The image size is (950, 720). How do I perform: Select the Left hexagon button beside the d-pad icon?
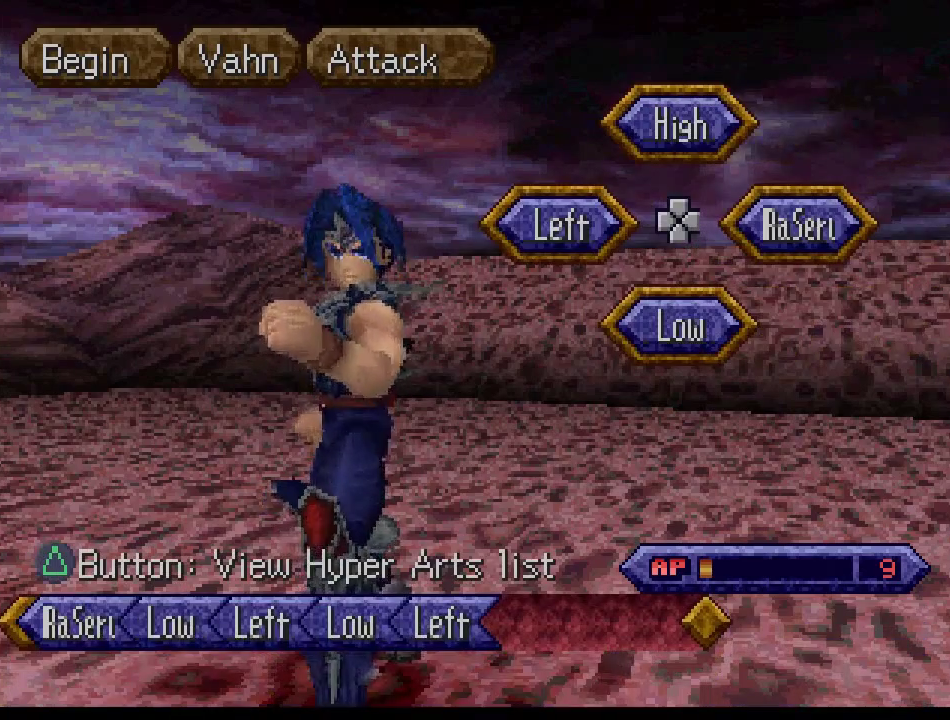pyautogui.click(x=560, y=224)
